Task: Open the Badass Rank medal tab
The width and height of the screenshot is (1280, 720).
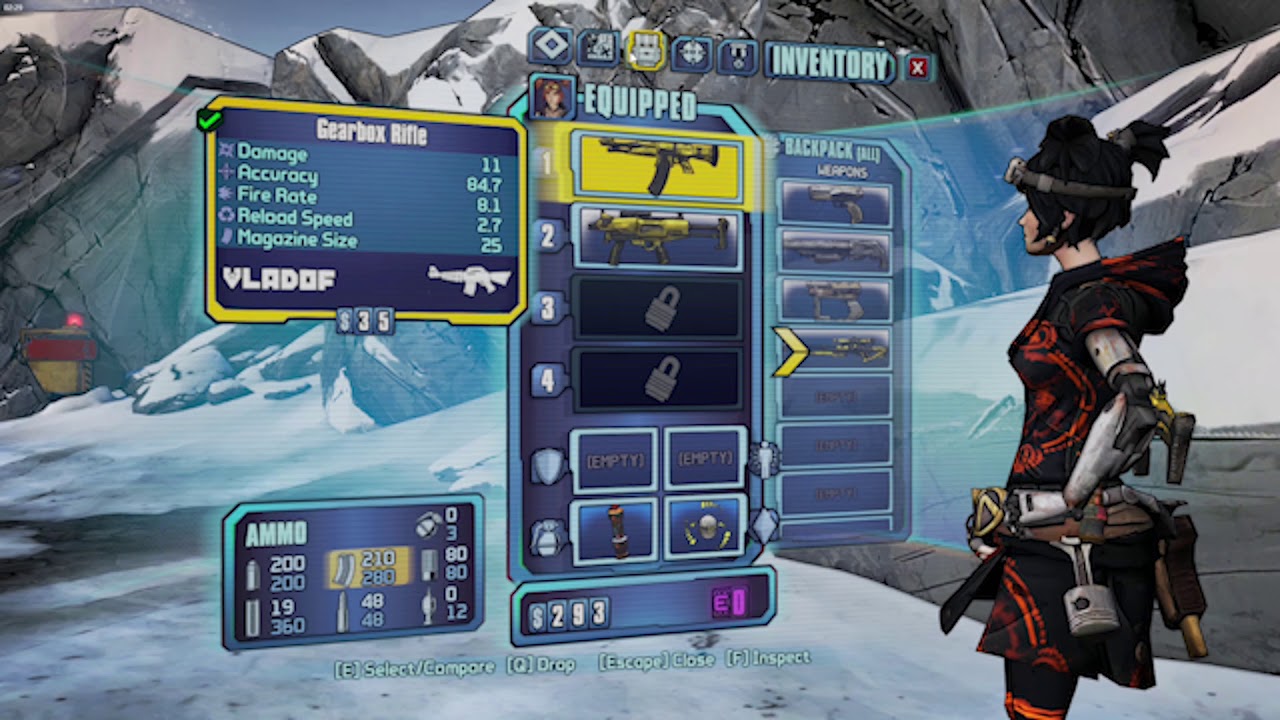Action: 738,55
